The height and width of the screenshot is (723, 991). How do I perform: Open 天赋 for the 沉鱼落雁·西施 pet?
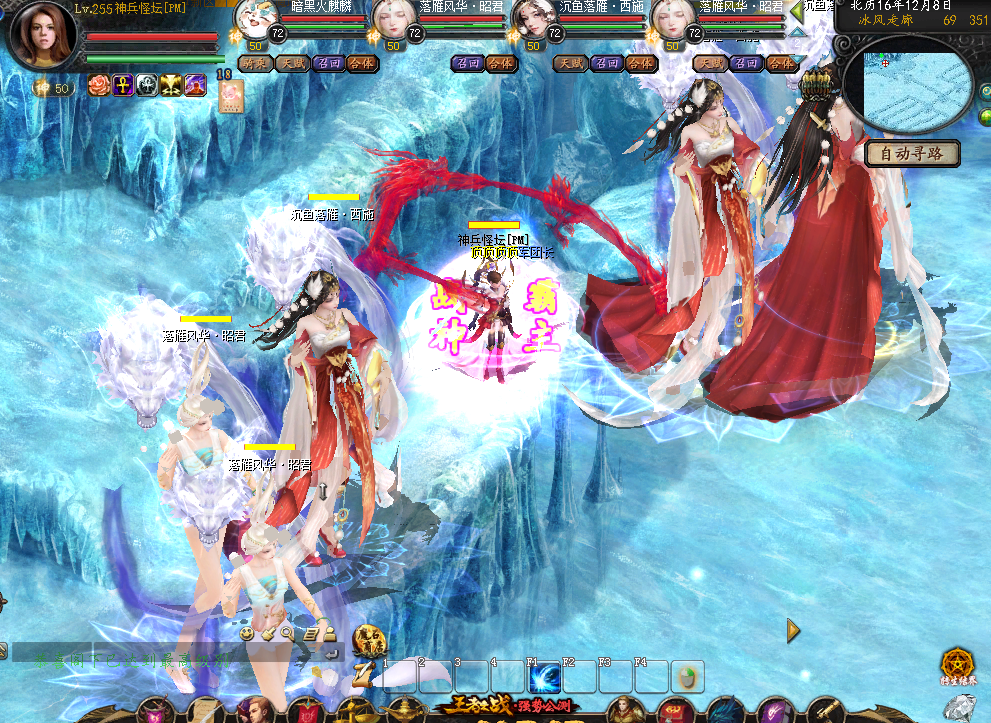point(569,63)
